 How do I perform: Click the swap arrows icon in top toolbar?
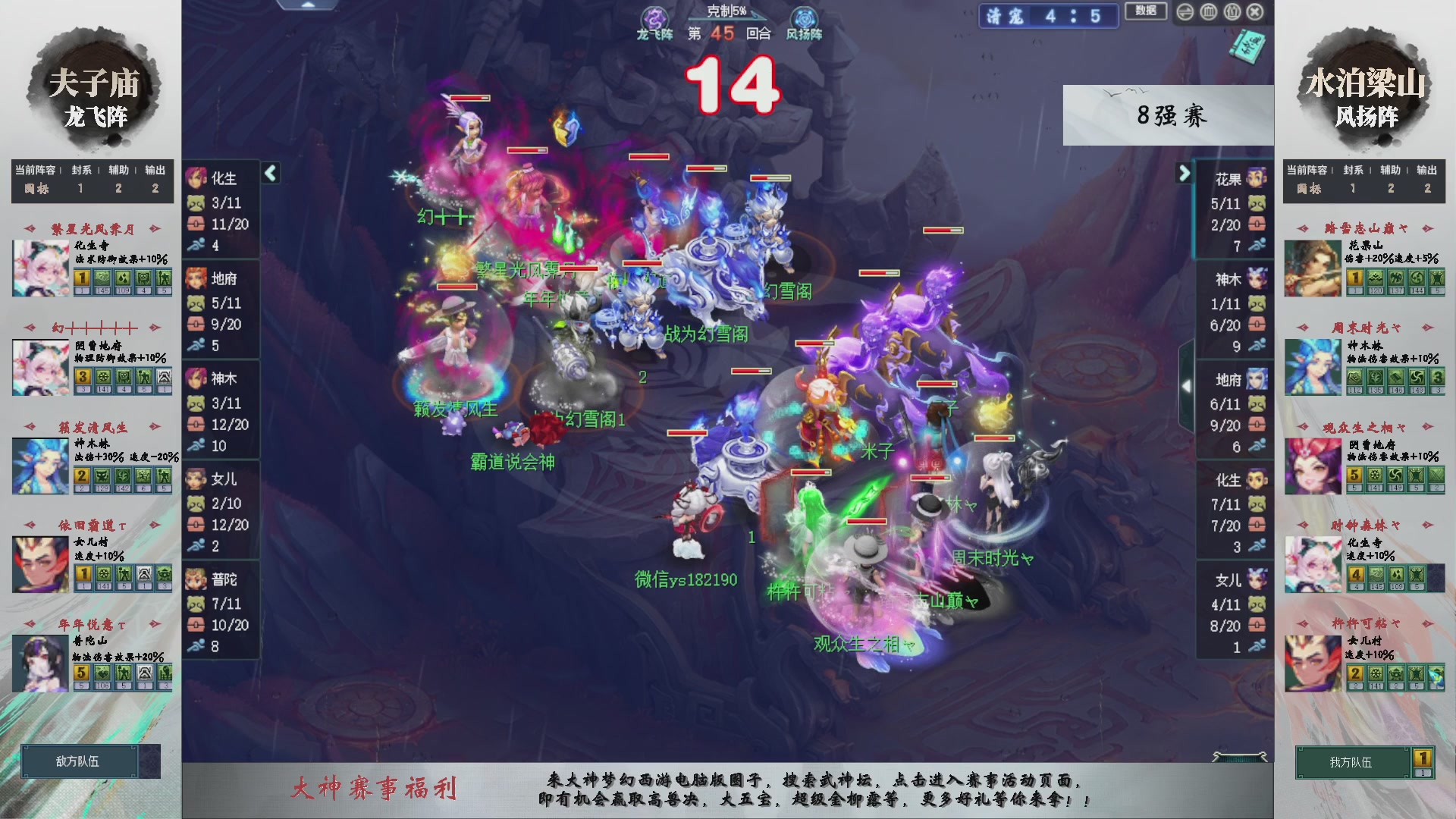(x=1185, y=11)
